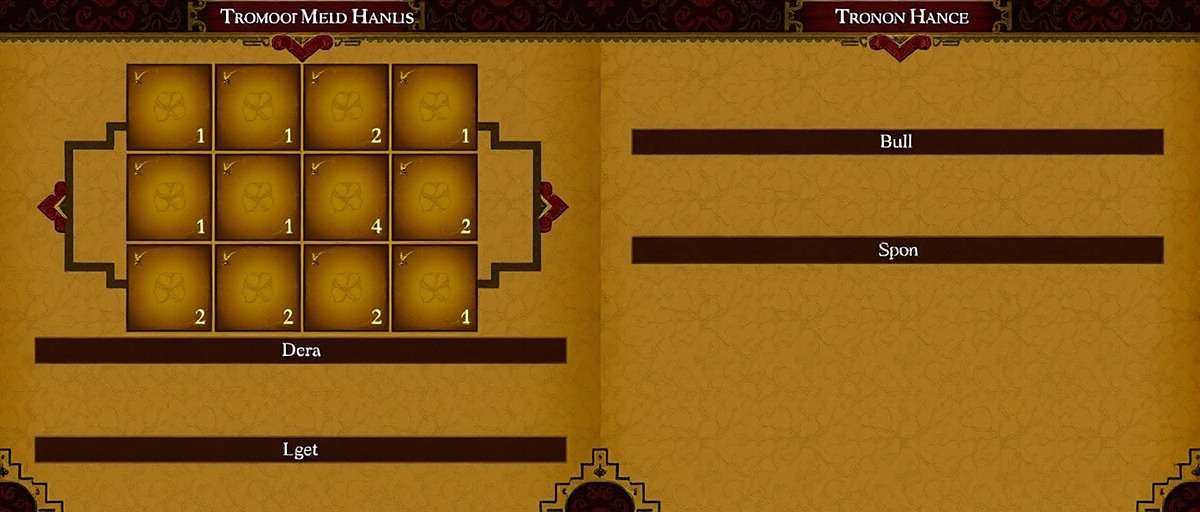Go to the previous page with the left arrow
The height and width of the screenshot is (512, 1200).
coord(55,206)
